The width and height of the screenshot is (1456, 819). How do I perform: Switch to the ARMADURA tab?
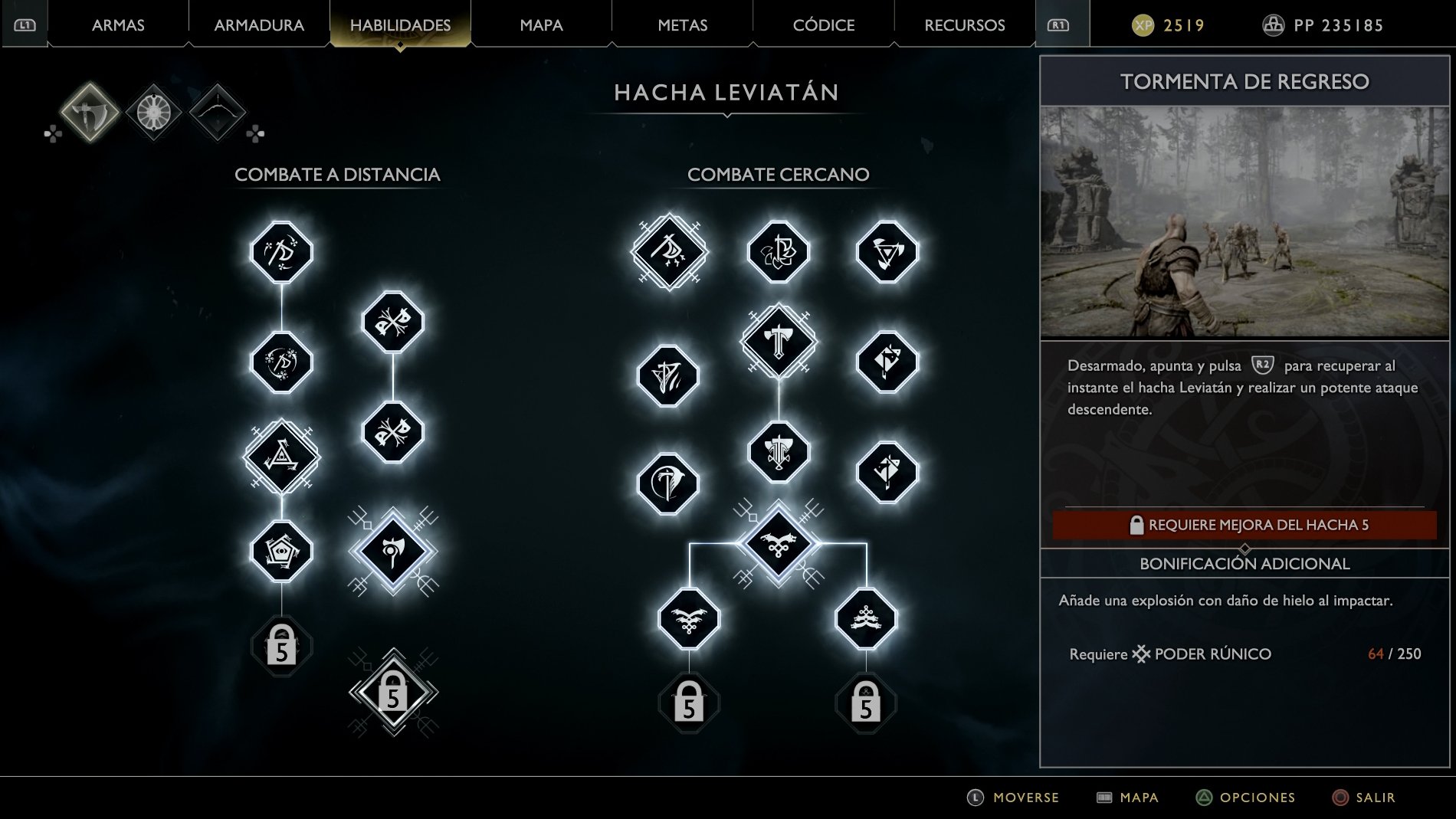[x=258, y=24]
